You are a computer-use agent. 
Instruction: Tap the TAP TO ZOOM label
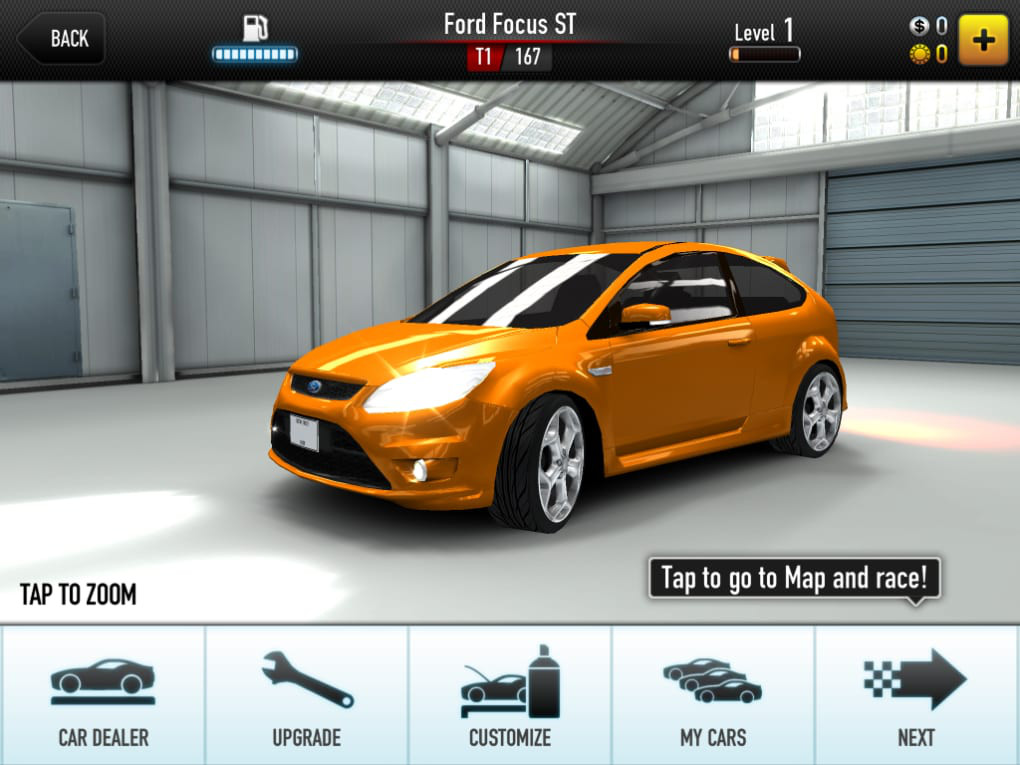pos(78,595)
